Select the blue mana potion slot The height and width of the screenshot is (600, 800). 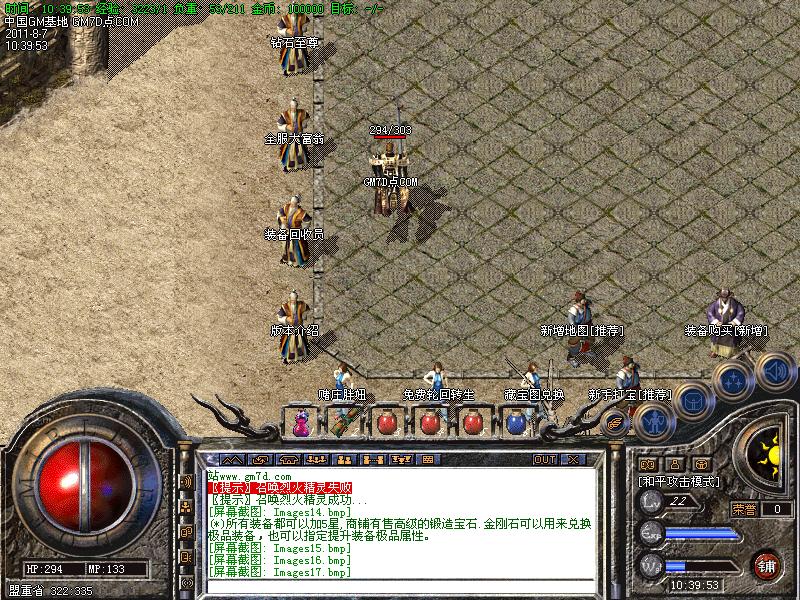pyautogui.click(x=516, y=424)
